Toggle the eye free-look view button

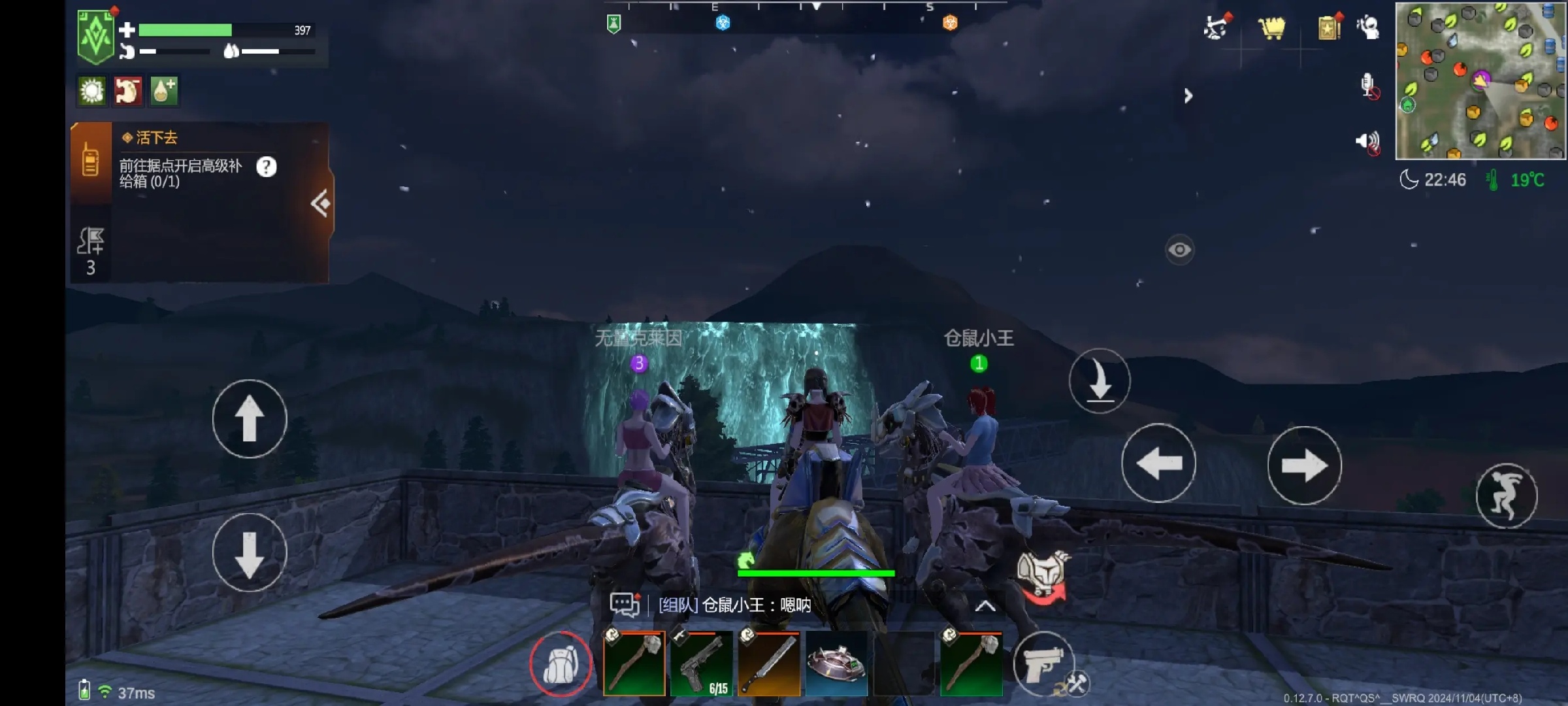click(x=1179, y=250)
